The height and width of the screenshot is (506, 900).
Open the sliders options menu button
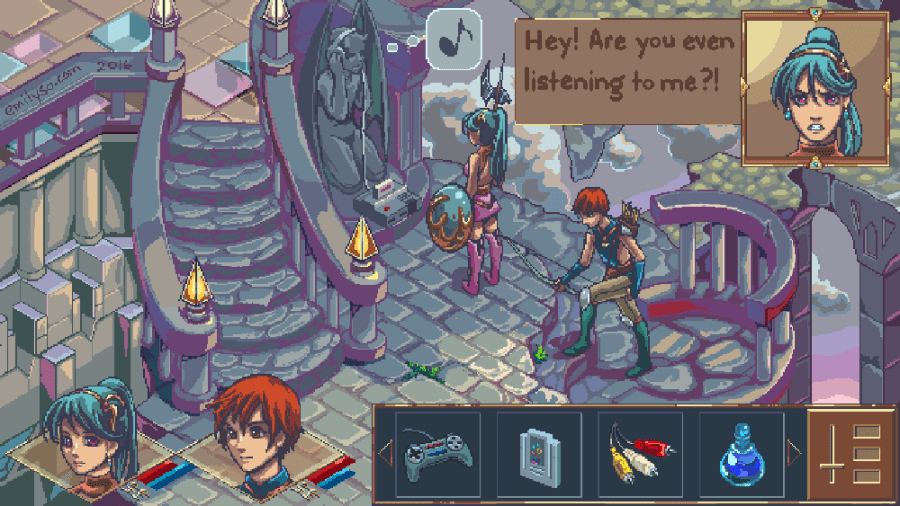tap(849, 456)
